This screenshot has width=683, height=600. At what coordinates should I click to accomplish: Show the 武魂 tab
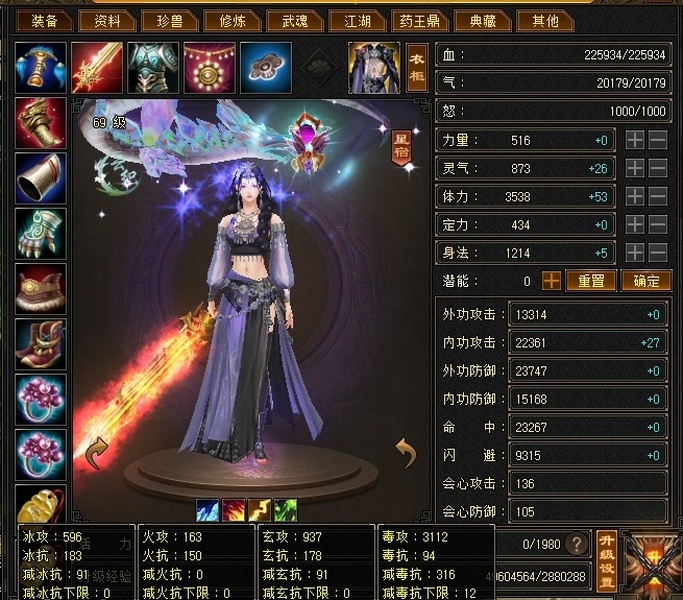tap(295, 21)
